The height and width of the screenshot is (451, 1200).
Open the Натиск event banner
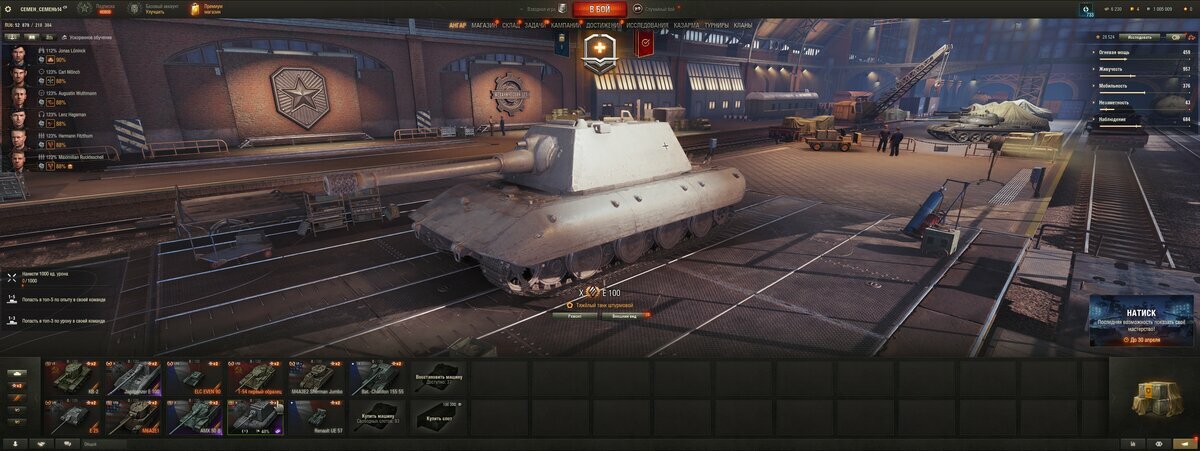pos(1140,320)
